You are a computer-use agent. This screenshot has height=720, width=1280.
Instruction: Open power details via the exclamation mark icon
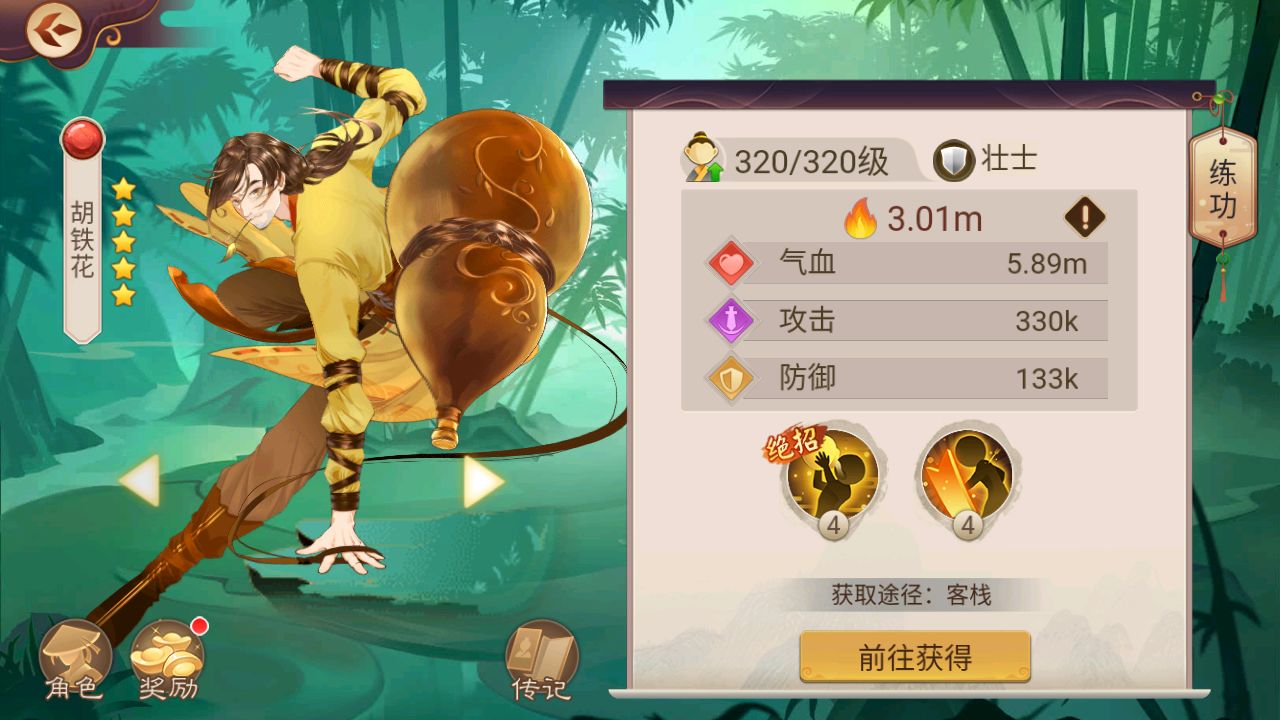1085,216
